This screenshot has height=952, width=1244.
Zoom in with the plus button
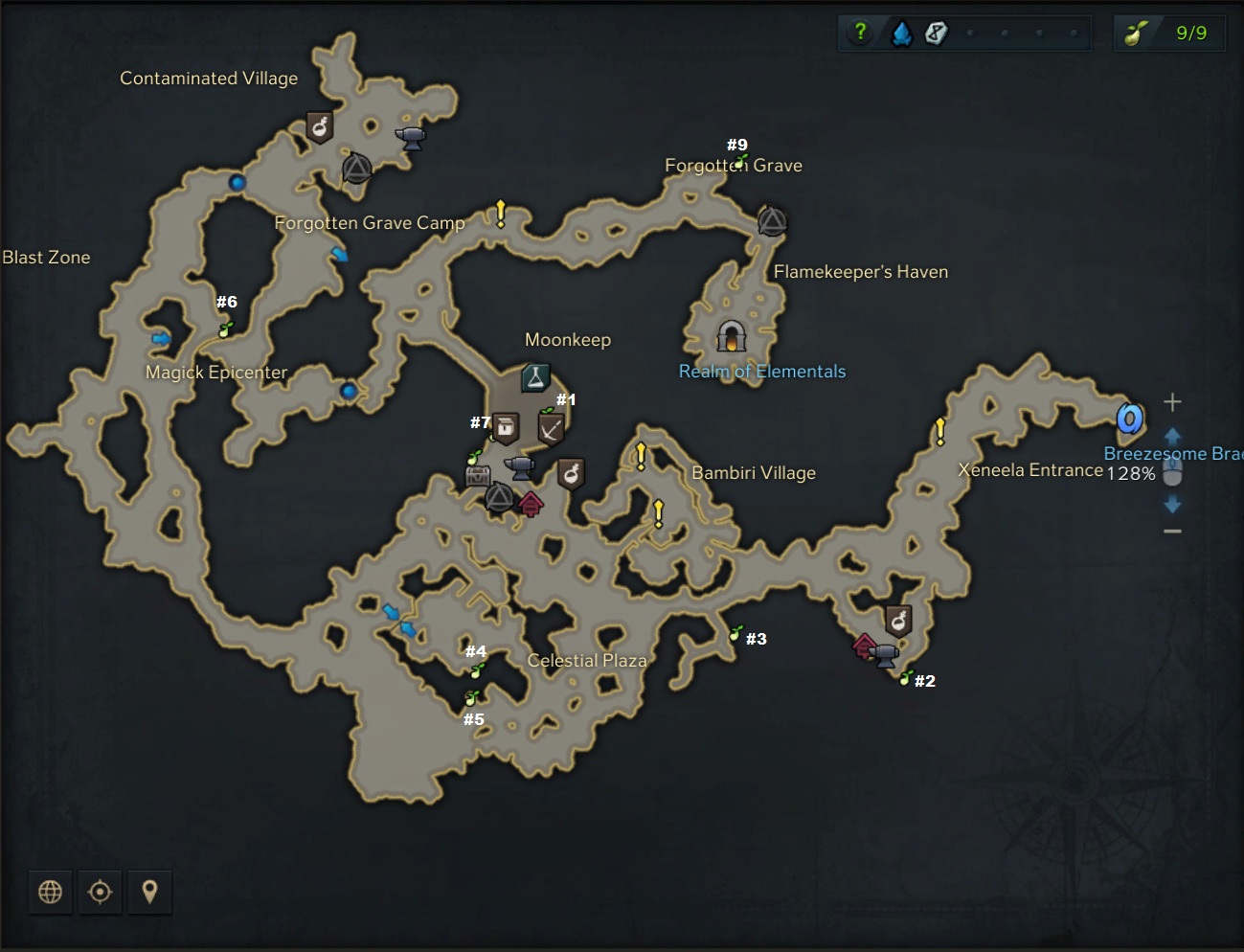pyautogui.click(x=1172, y=402)
